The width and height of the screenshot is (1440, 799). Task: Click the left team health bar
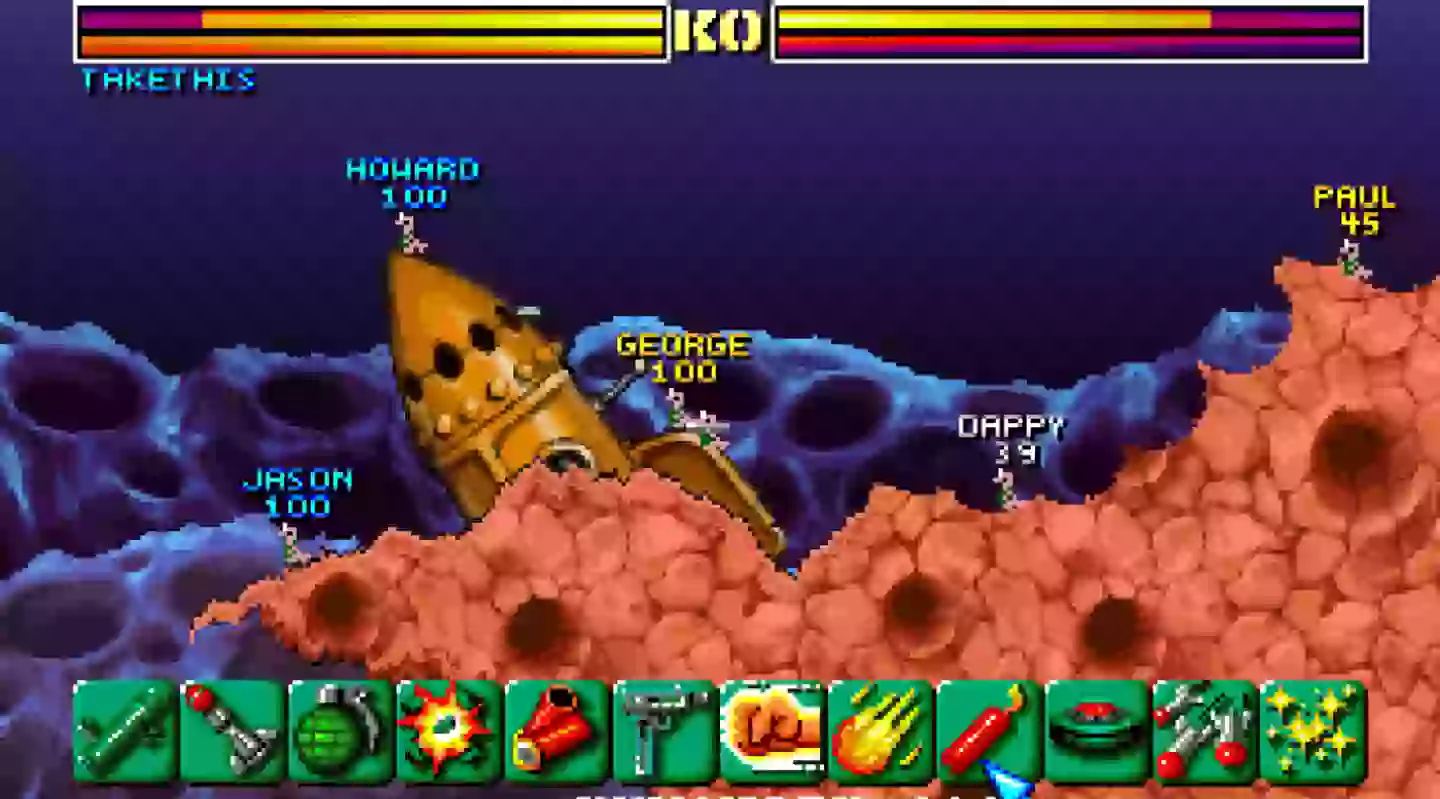[x=370, y=30]
